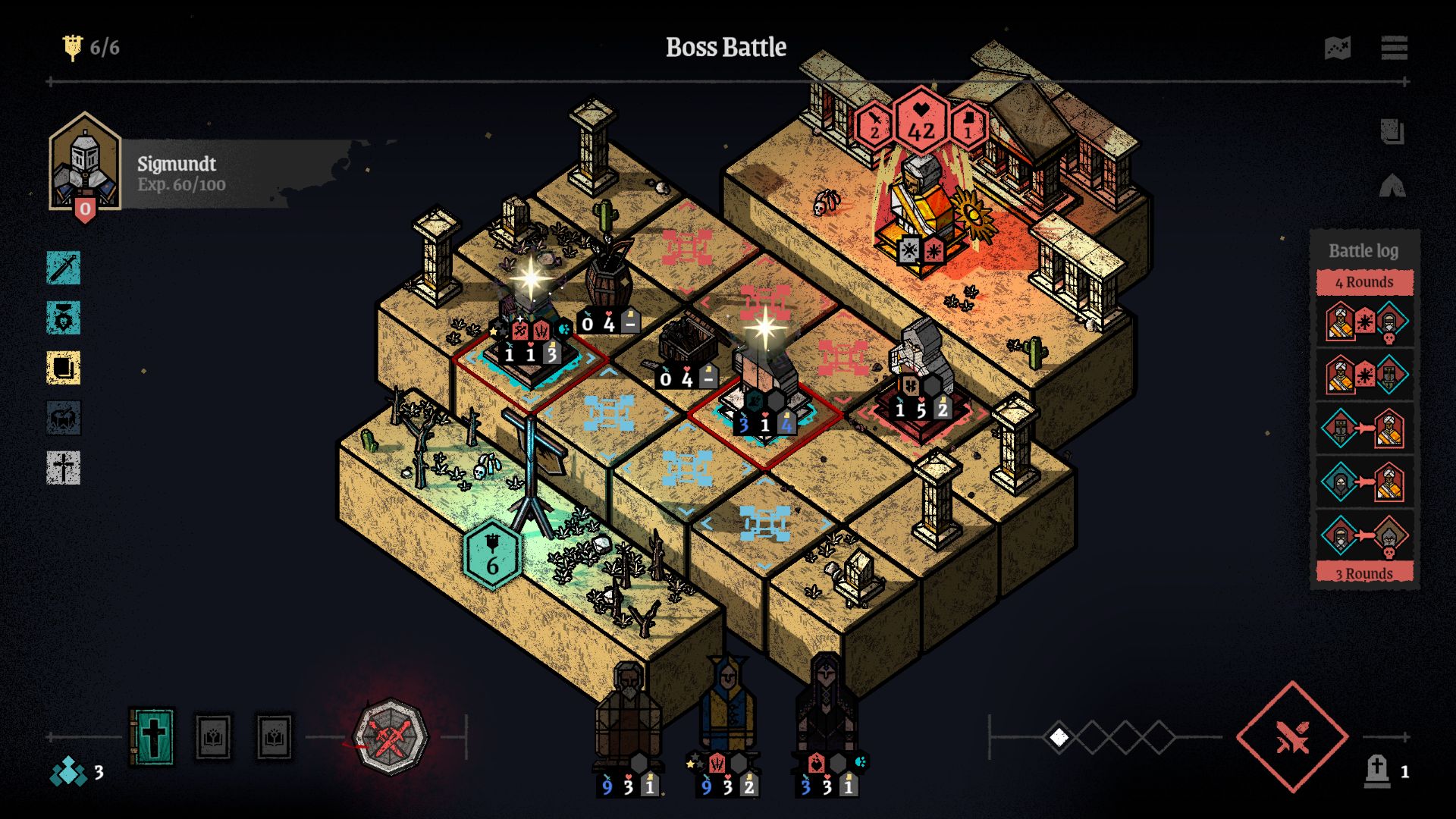Select the dark-haired woman unit card

point(827,720)
